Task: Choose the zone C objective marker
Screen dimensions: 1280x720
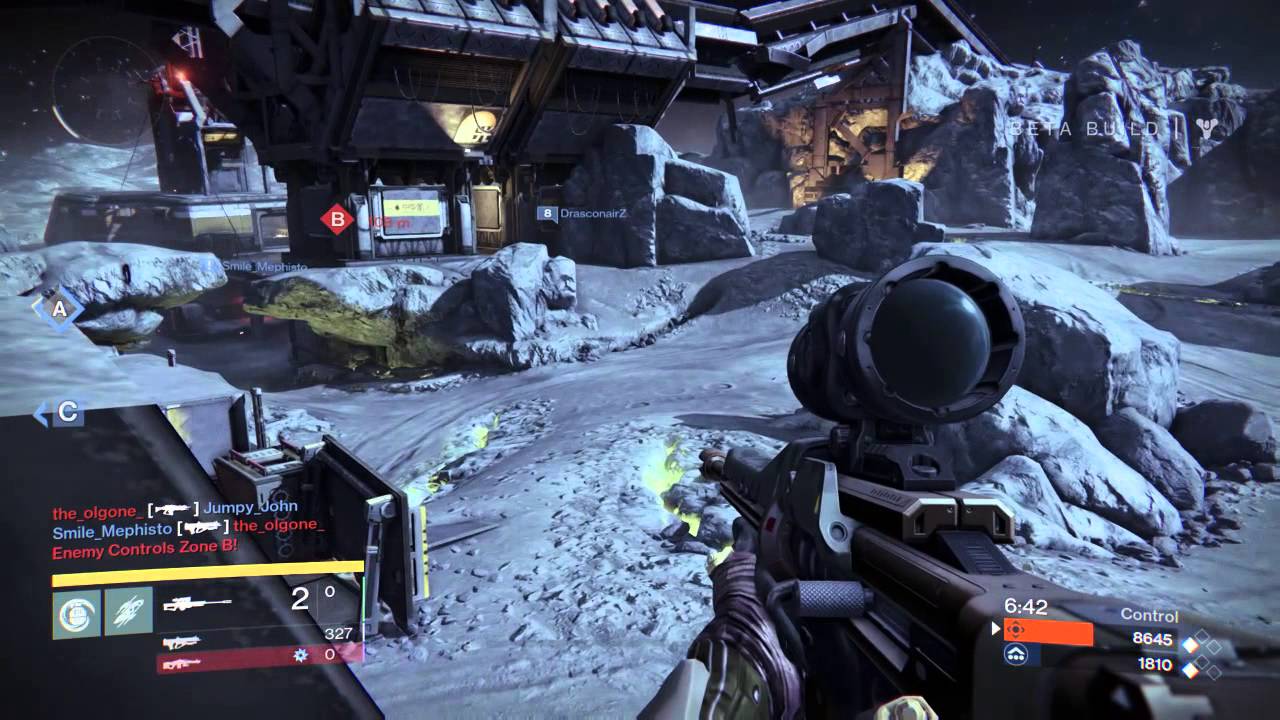Action: point(66,412)
